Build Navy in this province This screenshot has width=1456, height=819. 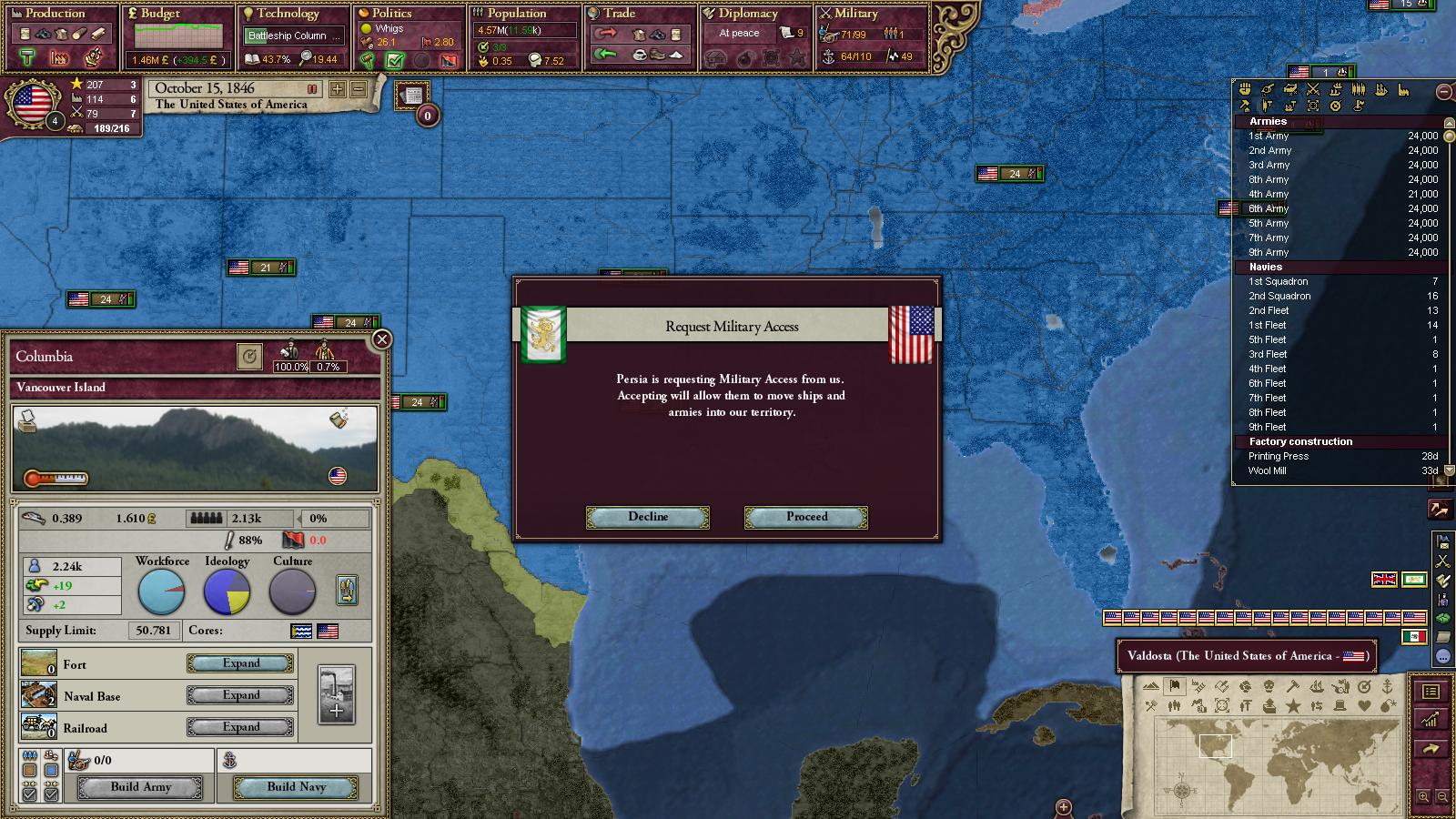[296, 787]
